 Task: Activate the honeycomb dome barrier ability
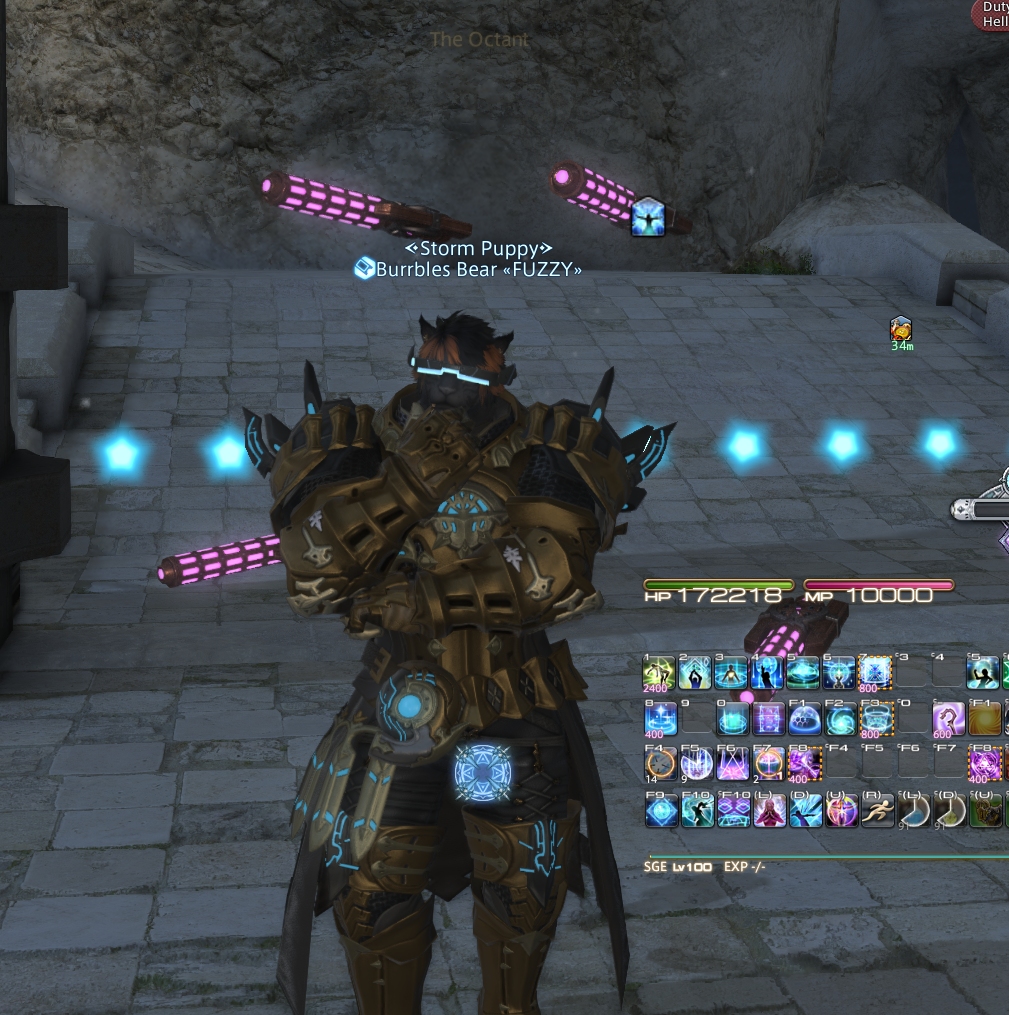coord(804,718)
